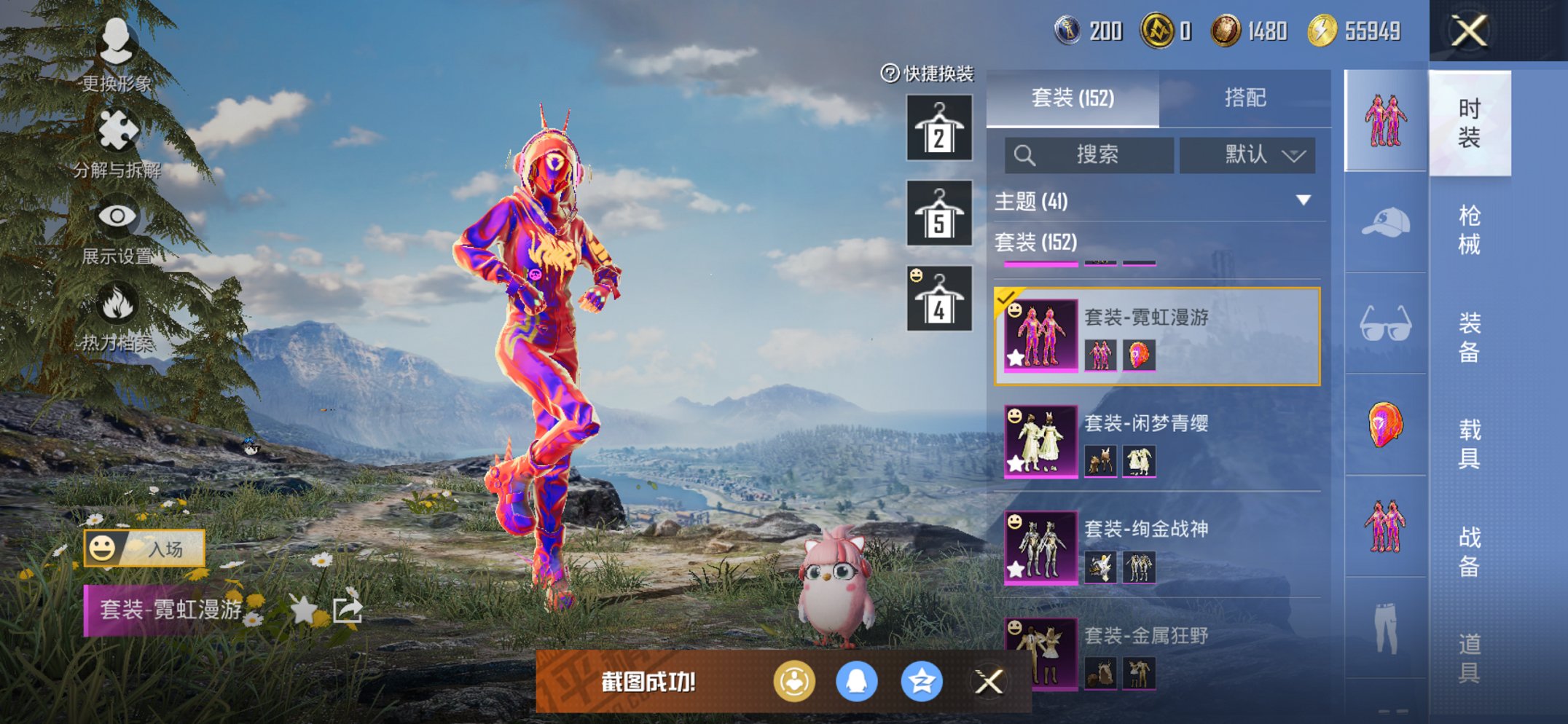Tap the 搜索 search field

click(x=1093, y=155)
